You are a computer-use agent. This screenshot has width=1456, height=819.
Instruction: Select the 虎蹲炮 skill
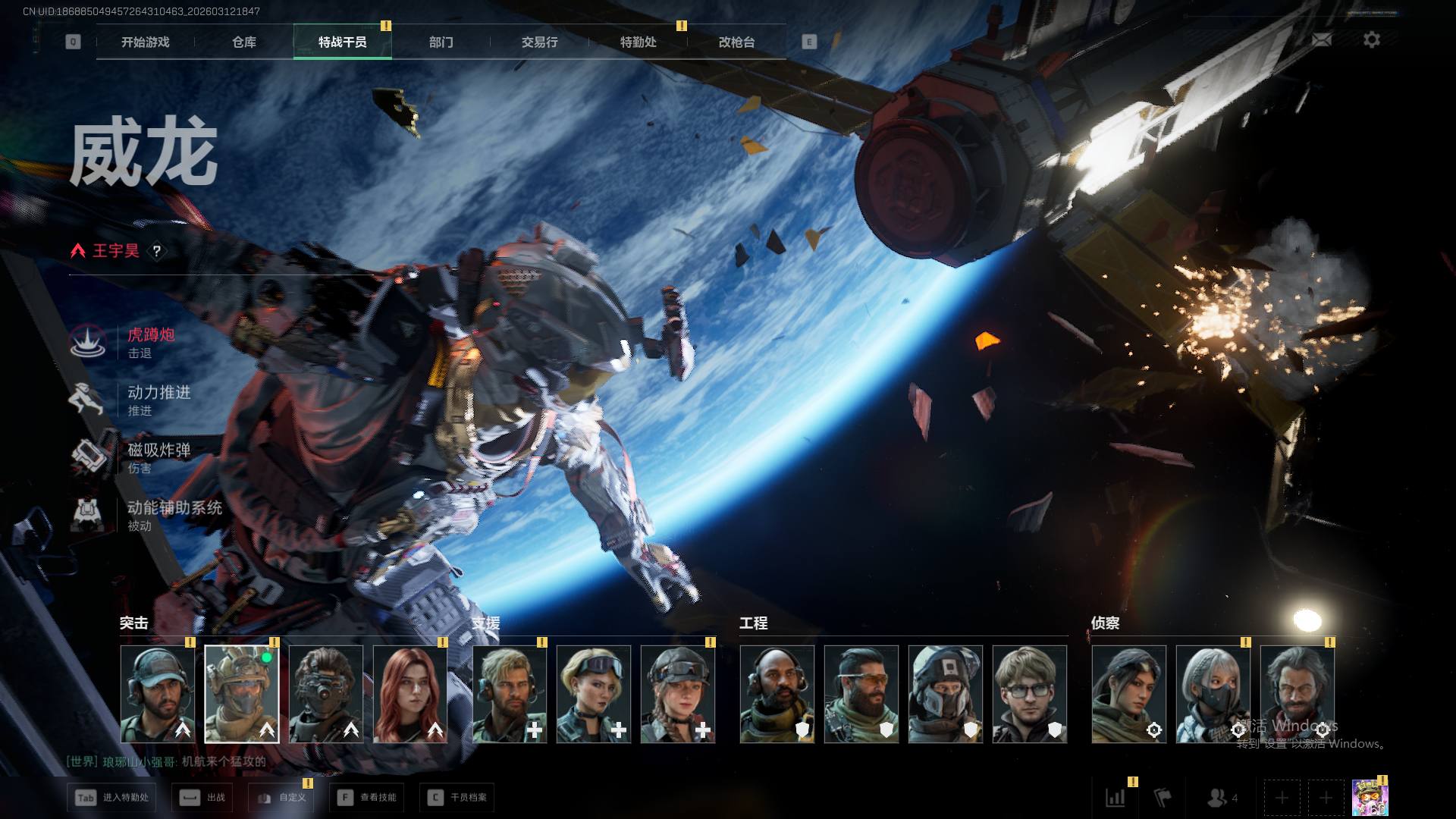pos(150,342)
